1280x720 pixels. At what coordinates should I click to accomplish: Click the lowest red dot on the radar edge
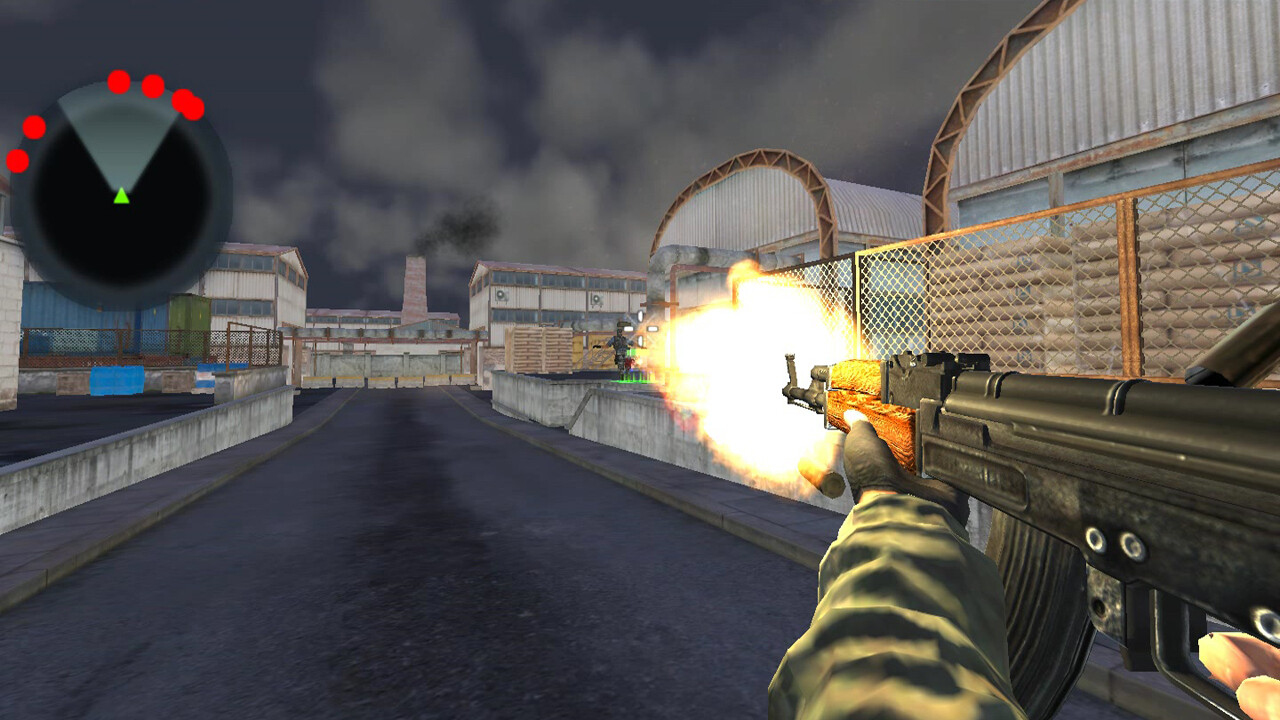coord(18,160)
